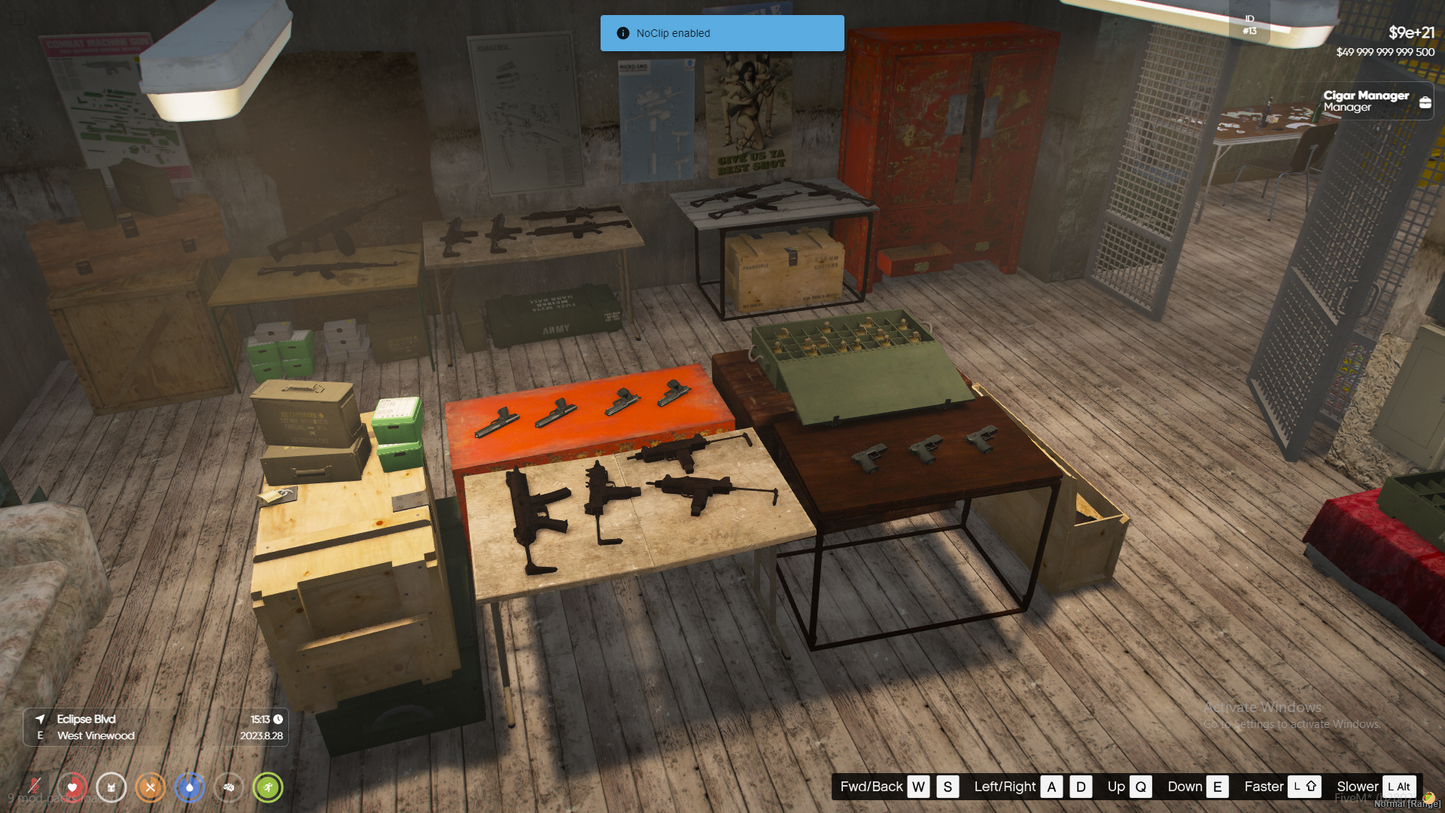Viewport: 1445px width, 813px height.
Task: Click the body armor vest icon
Action: 111,787
